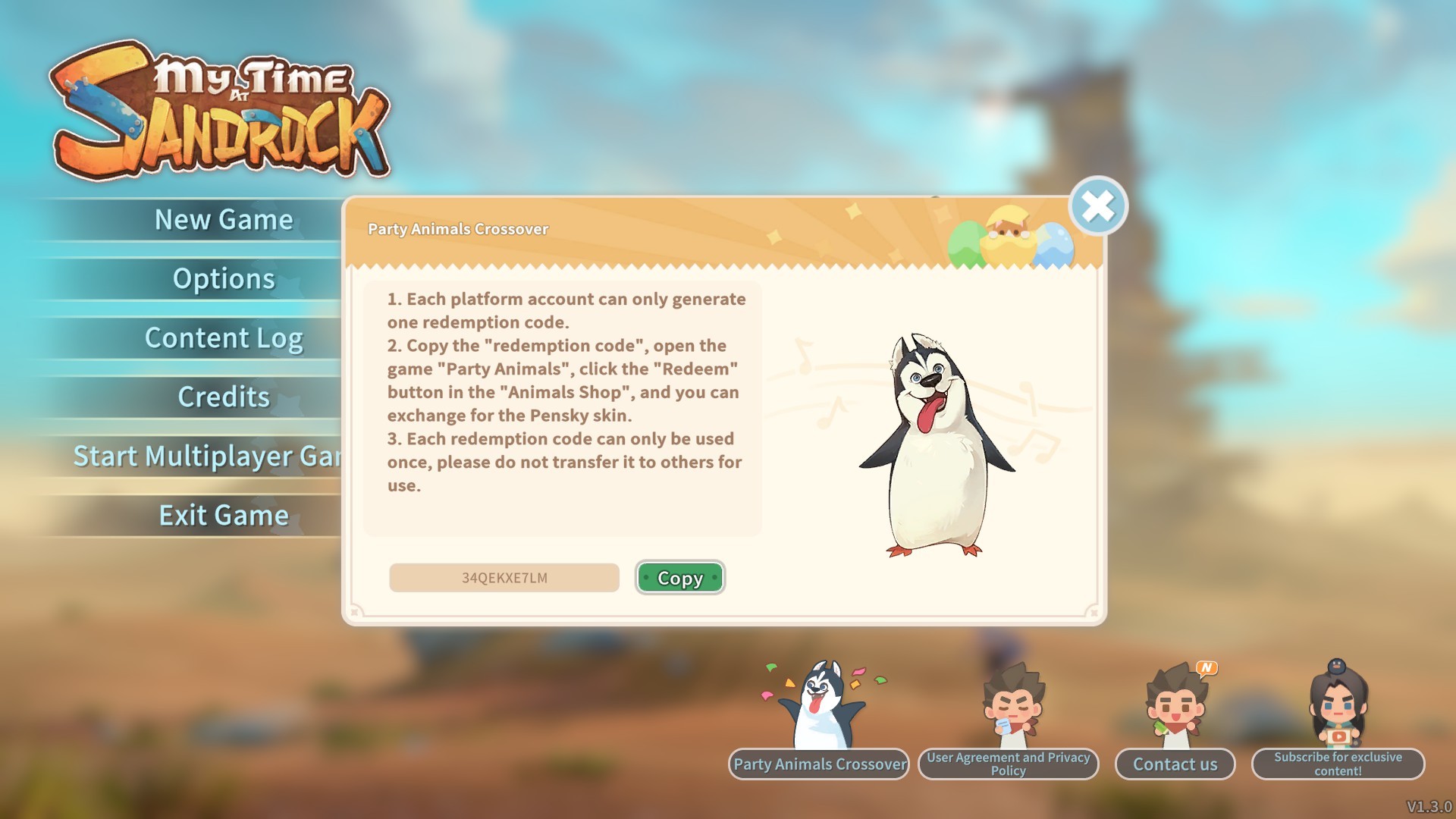Open User Agreement and Privacy Policy

[1008, 764]
